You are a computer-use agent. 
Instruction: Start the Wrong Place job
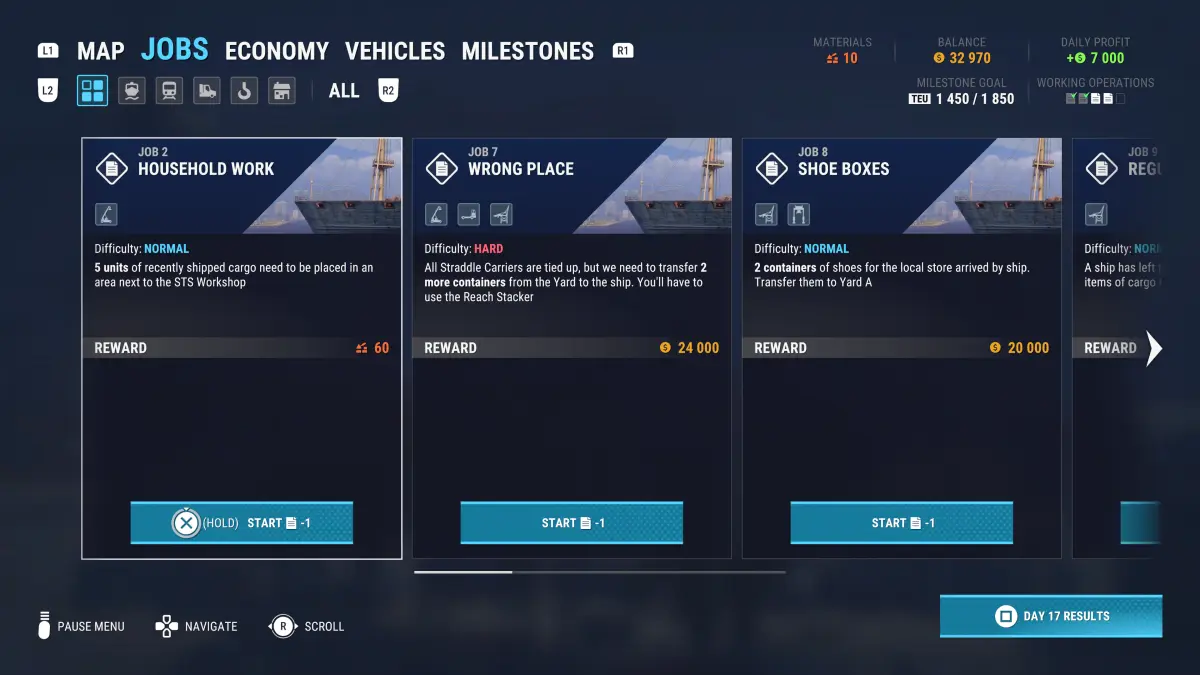571,523
